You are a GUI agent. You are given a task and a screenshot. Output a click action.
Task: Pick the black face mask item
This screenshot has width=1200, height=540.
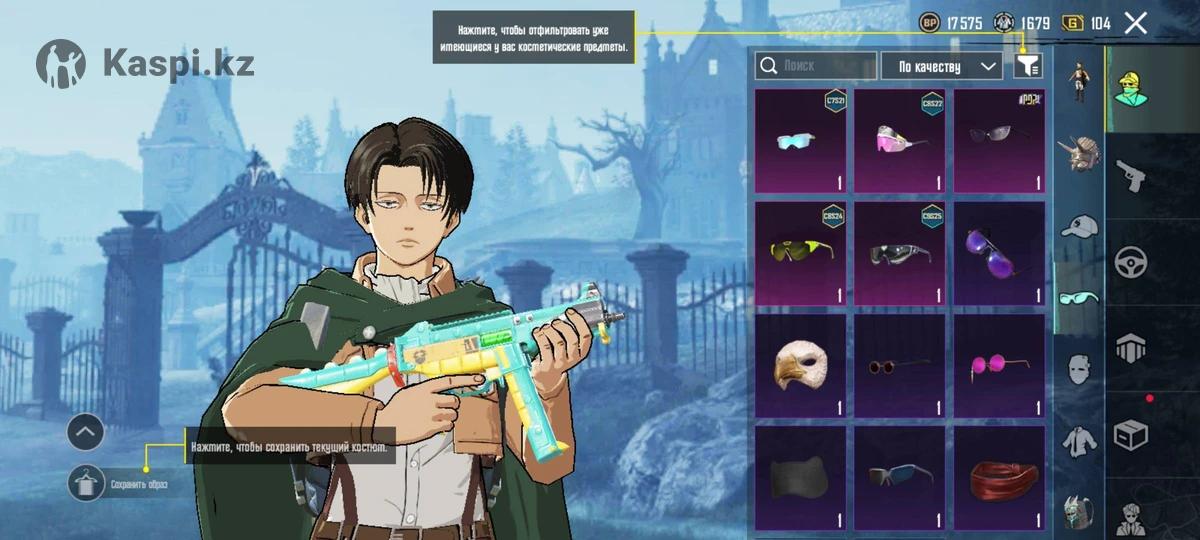pos(799,478)
